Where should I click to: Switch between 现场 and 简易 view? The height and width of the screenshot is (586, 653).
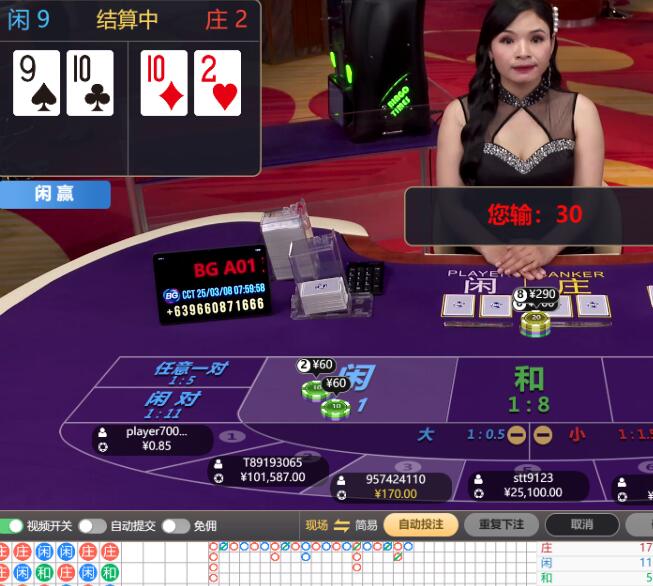click(x=341, y=526)
